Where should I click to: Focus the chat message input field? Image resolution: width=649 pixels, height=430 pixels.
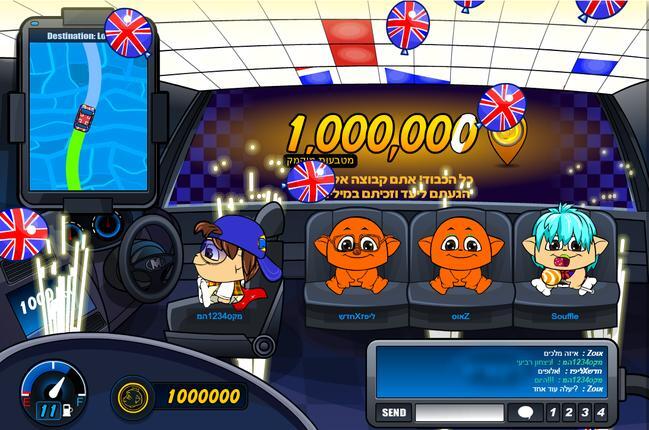coord(459,412)
